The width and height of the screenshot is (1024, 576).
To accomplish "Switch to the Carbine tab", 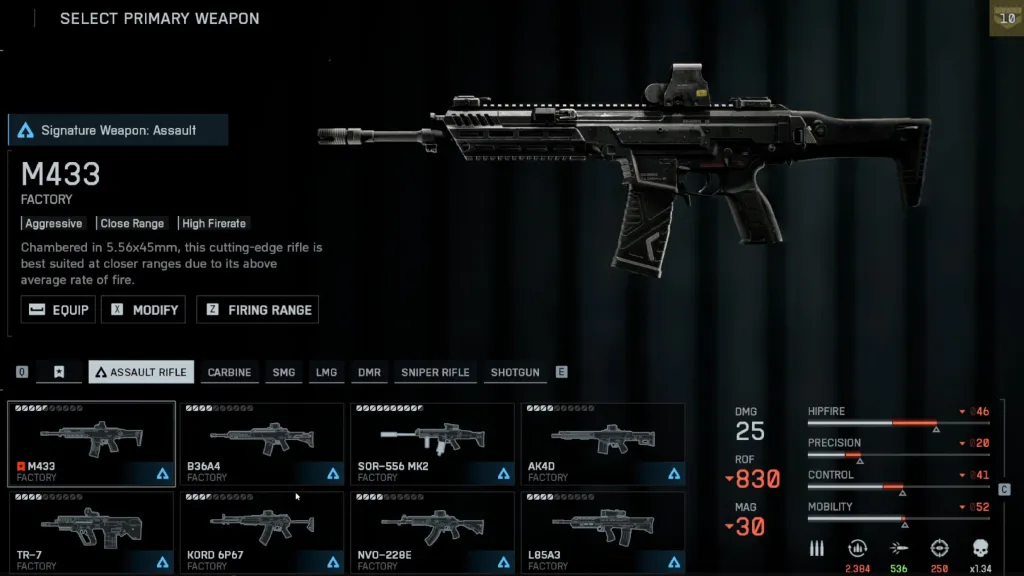I will pyautogui.click(x=229, y=372).
